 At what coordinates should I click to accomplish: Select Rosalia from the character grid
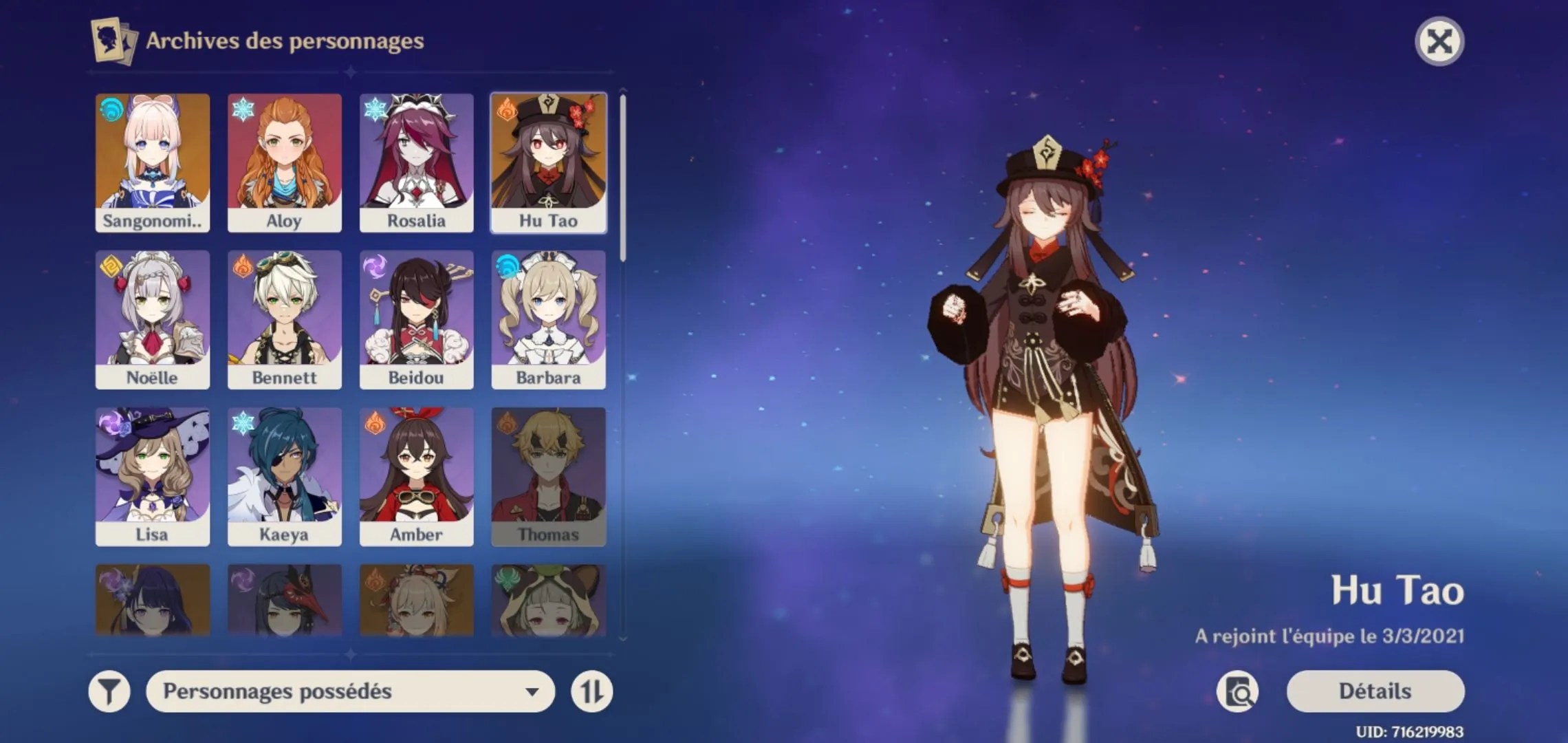tap(416, 163)
